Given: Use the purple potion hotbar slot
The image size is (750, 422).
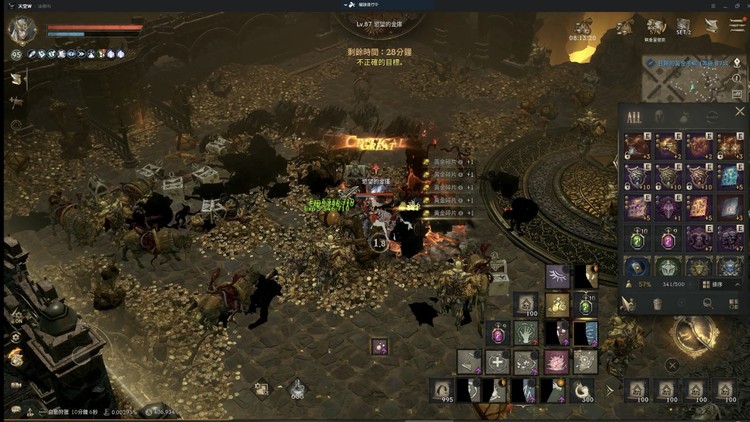Looking at the screenshot, I should pyautogui.click(x=497, y=333).
